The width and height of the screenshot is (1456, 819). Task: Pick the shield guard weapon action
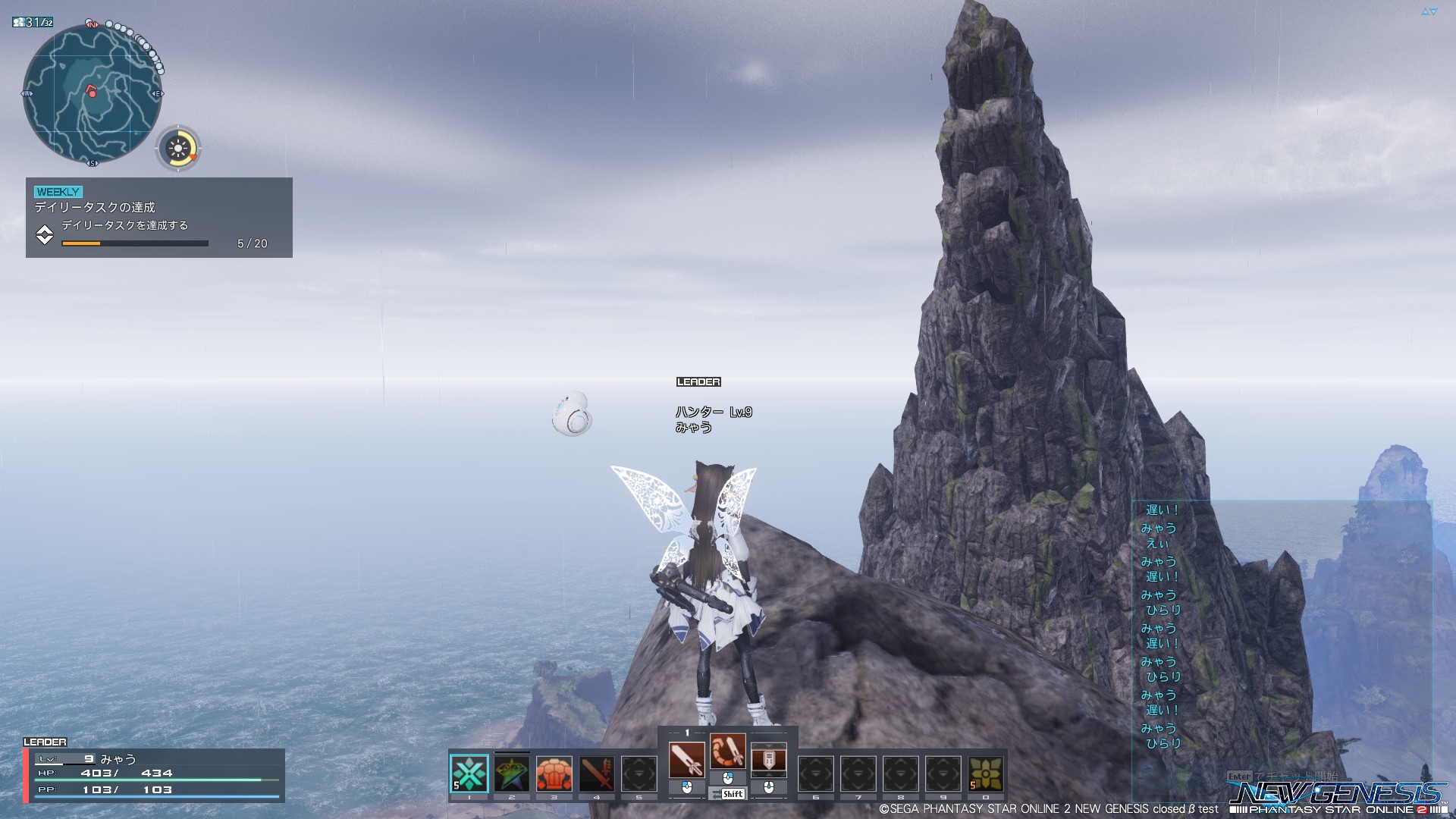tap(768, 759)
